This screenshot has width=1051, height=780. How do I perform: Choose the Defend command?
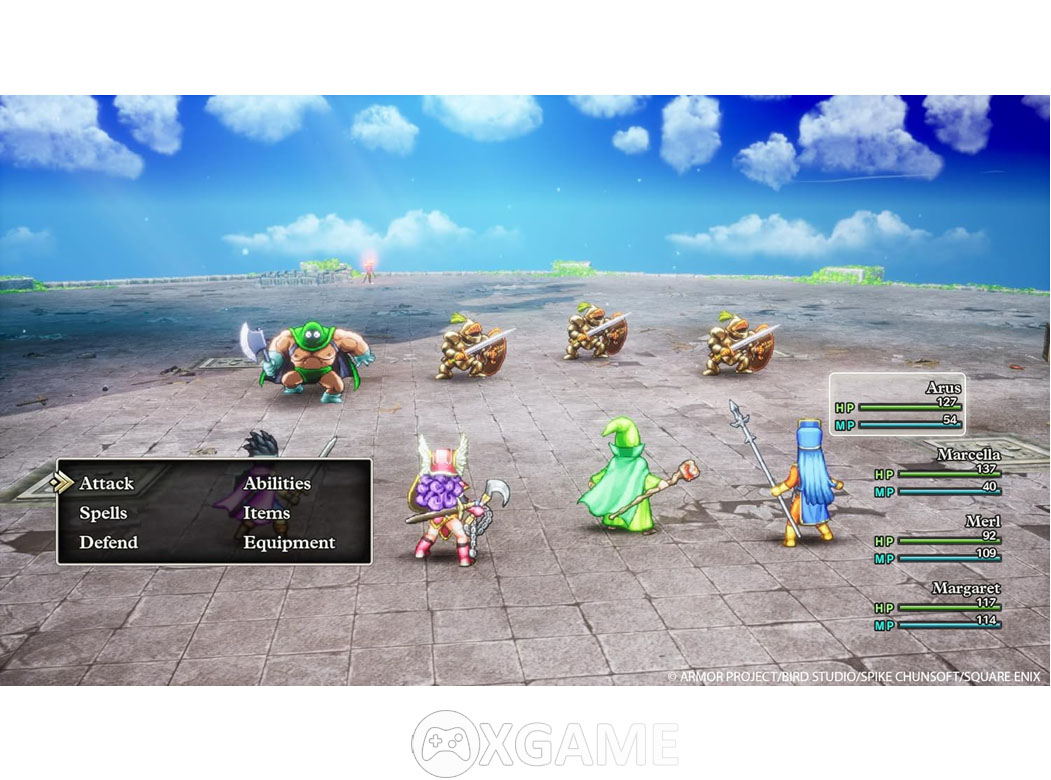pyautogui.click(x=108, y=542)
